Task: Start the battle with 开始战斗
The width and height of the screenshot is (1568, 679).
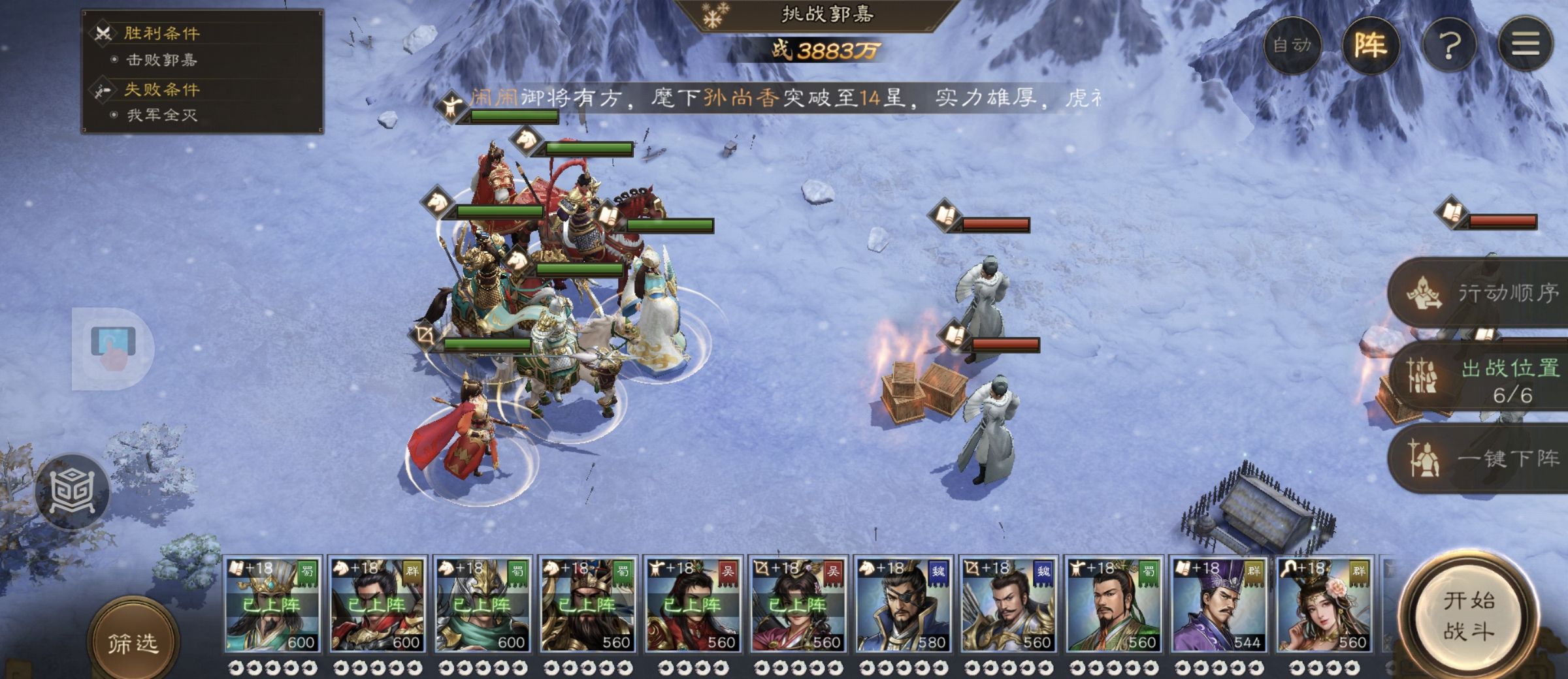Action: click(1469, 617)
